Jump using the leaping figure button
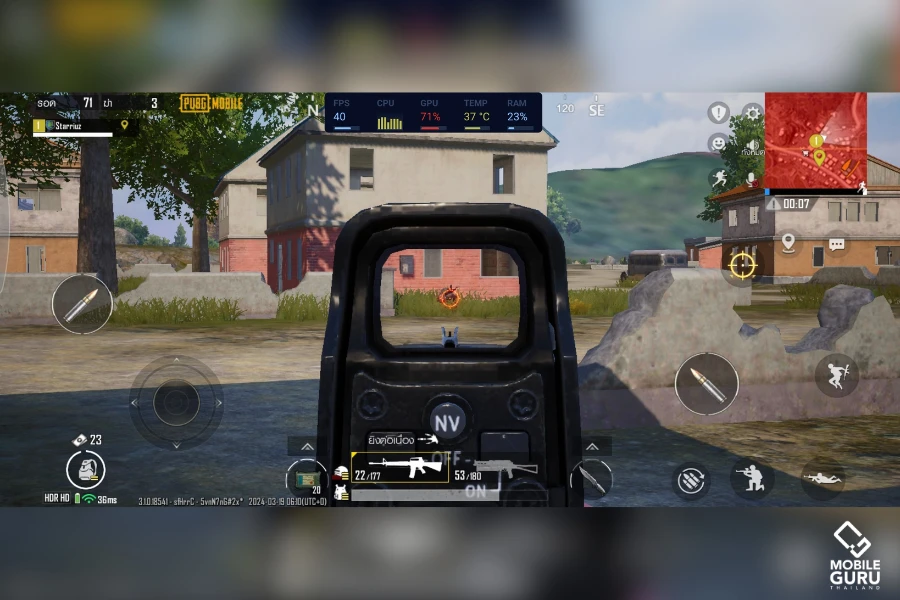The image size is (900, 600). [x=836, y=374]
